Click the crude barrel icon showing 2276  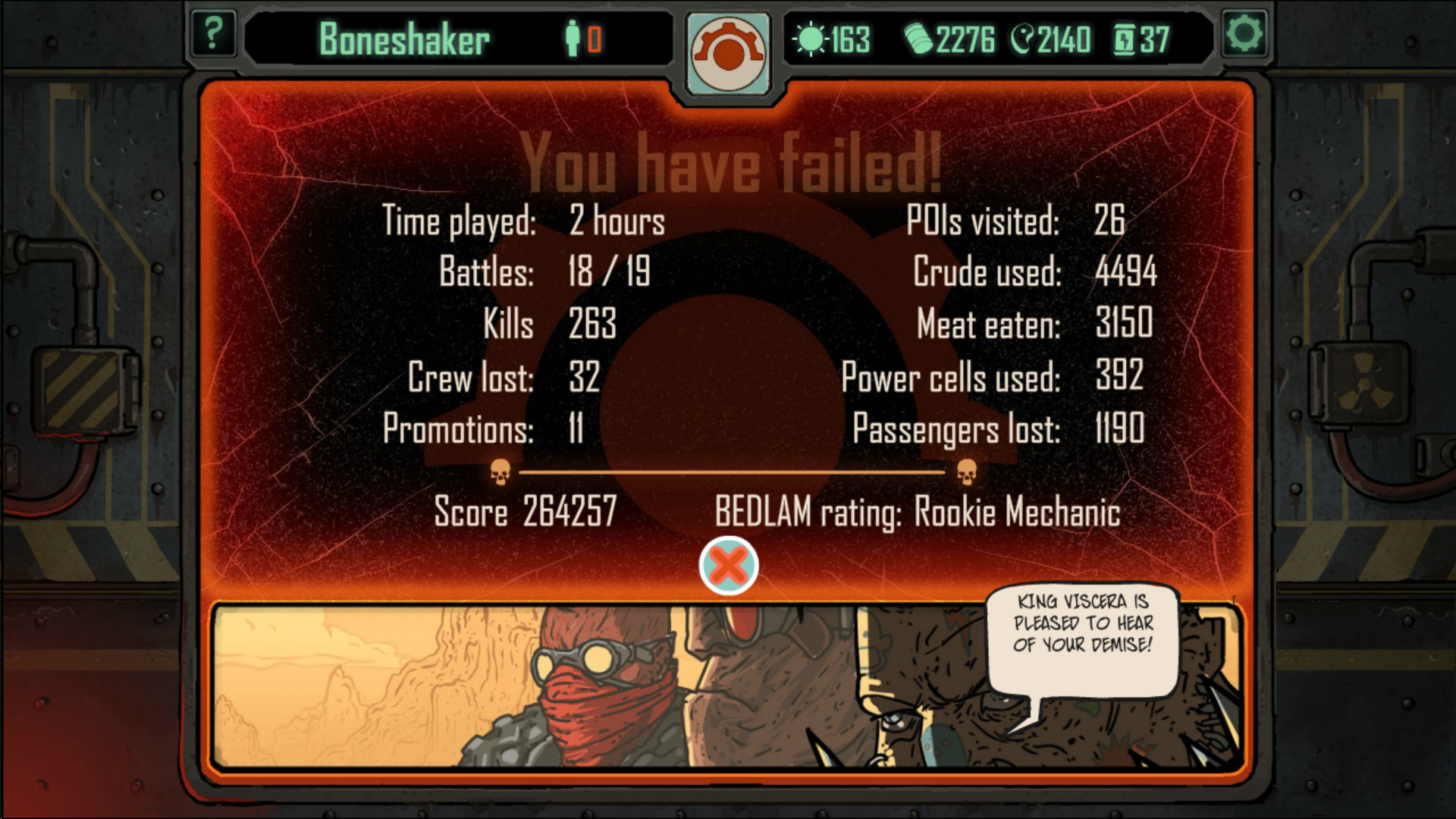[920, 38]
